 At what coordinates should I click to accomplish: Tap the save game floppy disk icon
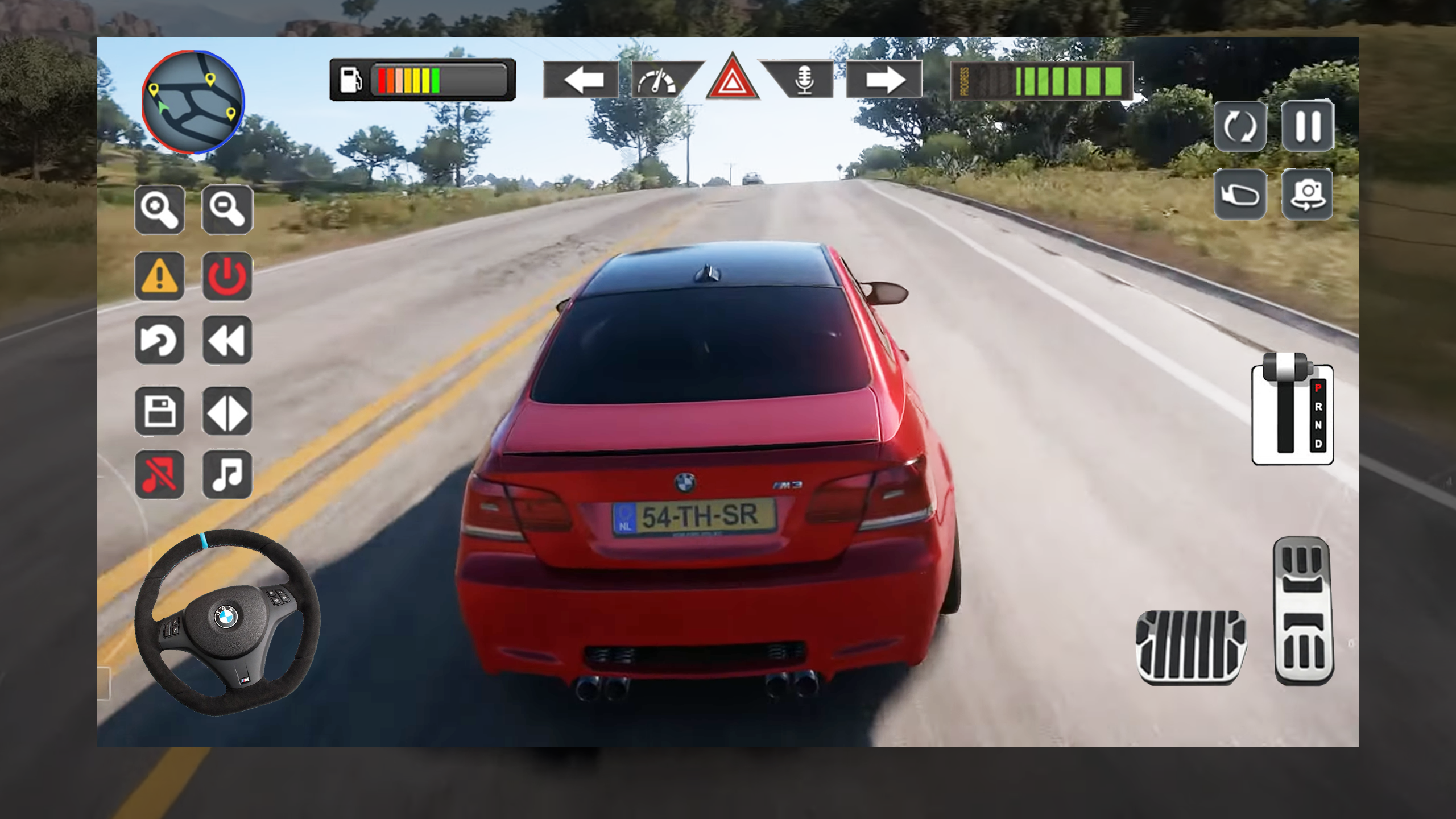point(160,411)
